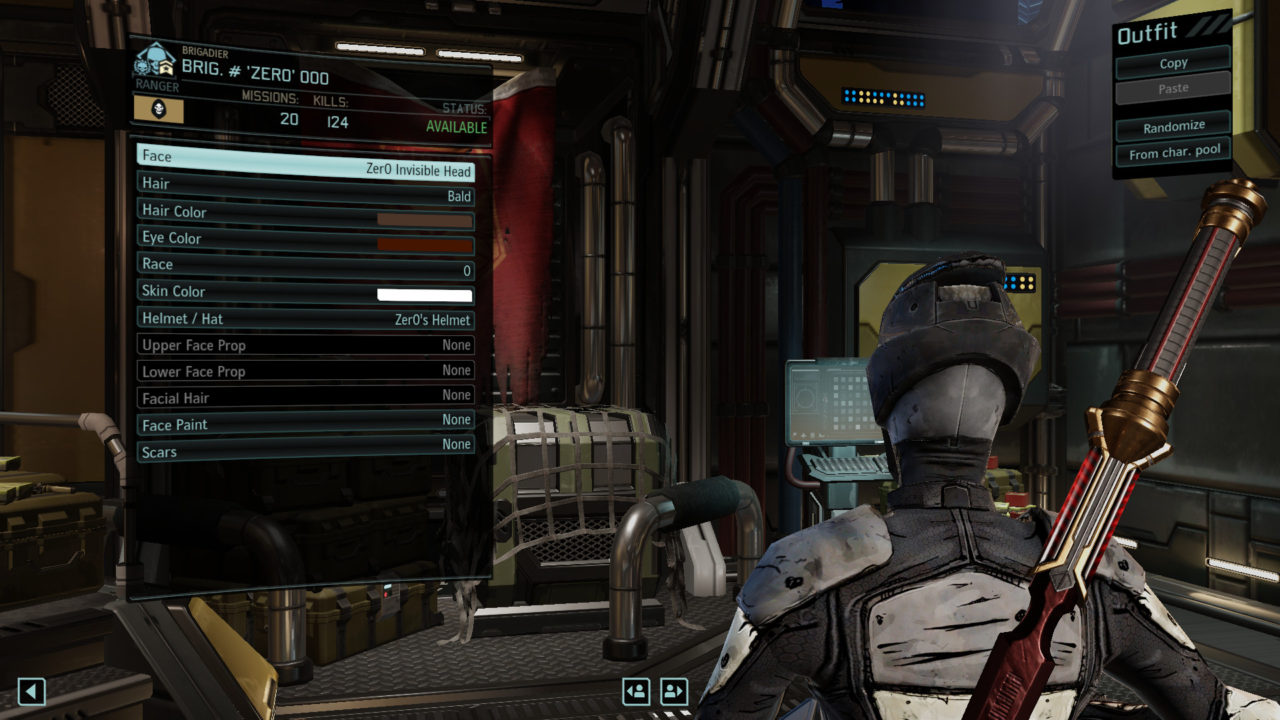Screen dimensions: 1280x720
Task: Open the Hair style option
Action: click(x=305, y=185)
